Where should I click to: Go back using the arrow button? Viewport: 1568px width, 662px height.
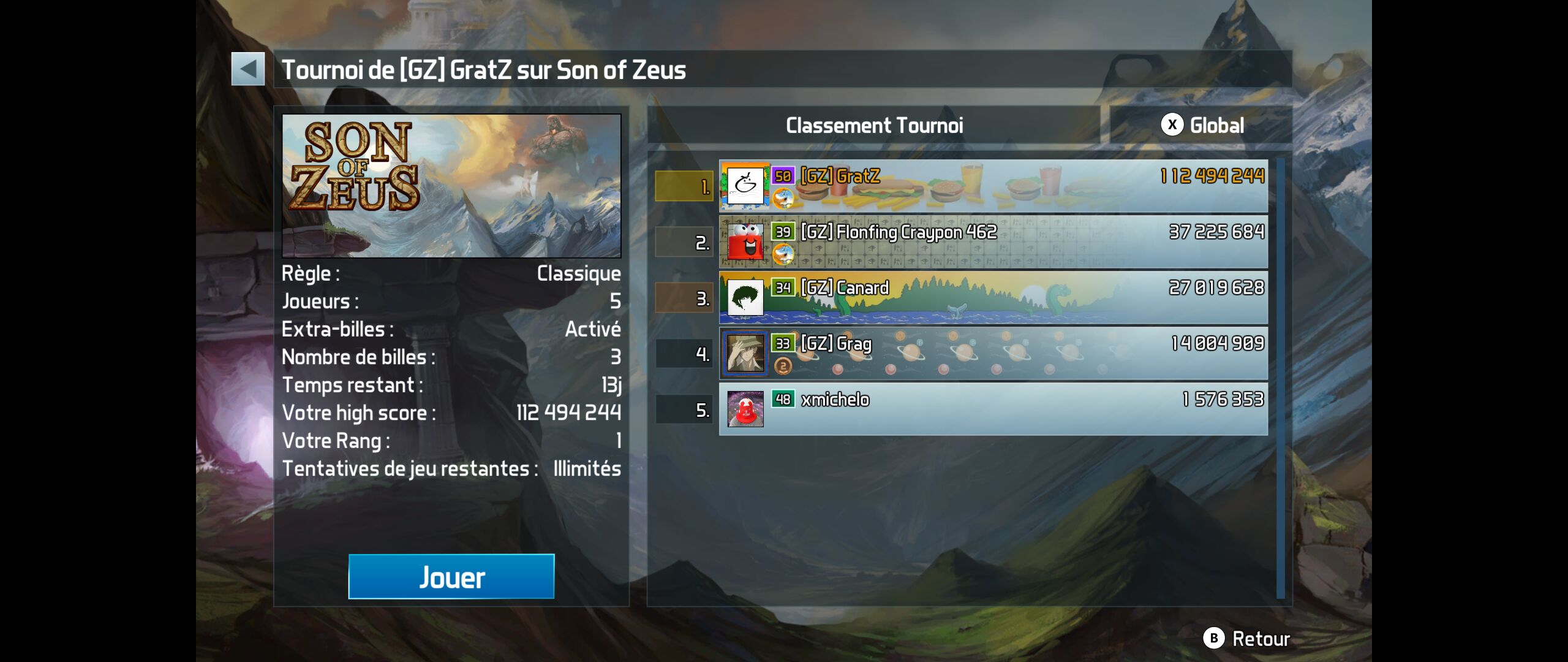pyautogui.click(x=248, y=69)
